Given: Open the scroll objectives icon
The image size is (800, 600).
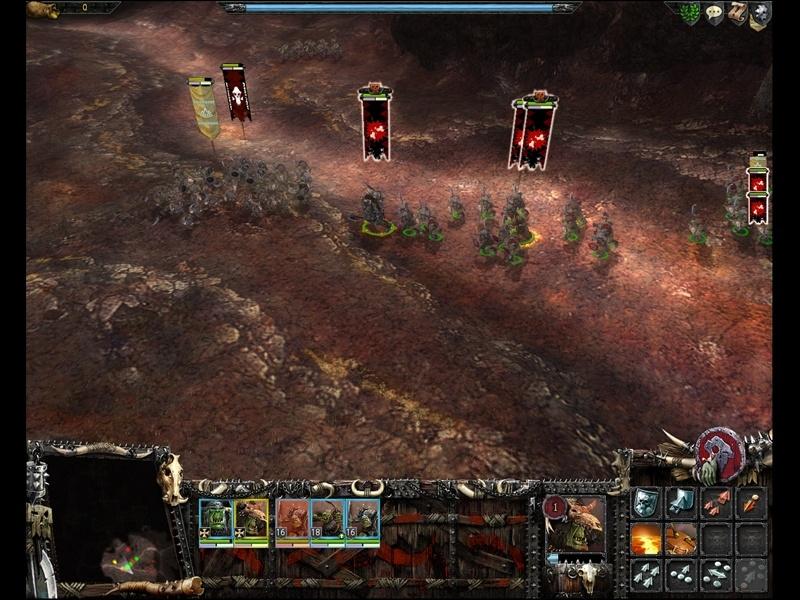Looking at the screenshot, I should [737, 14].
